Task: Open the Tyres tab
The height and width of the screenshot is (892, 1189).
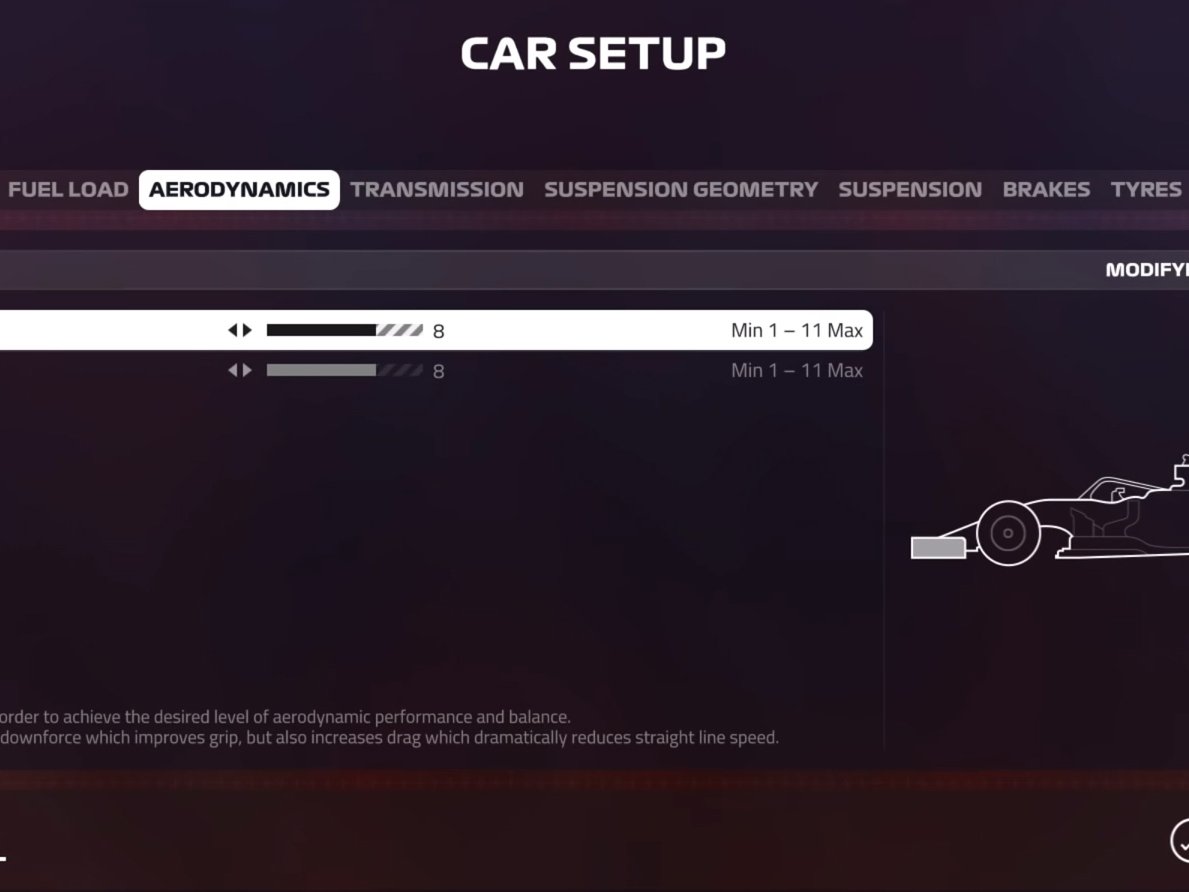Action: (x=1146, y=190)
